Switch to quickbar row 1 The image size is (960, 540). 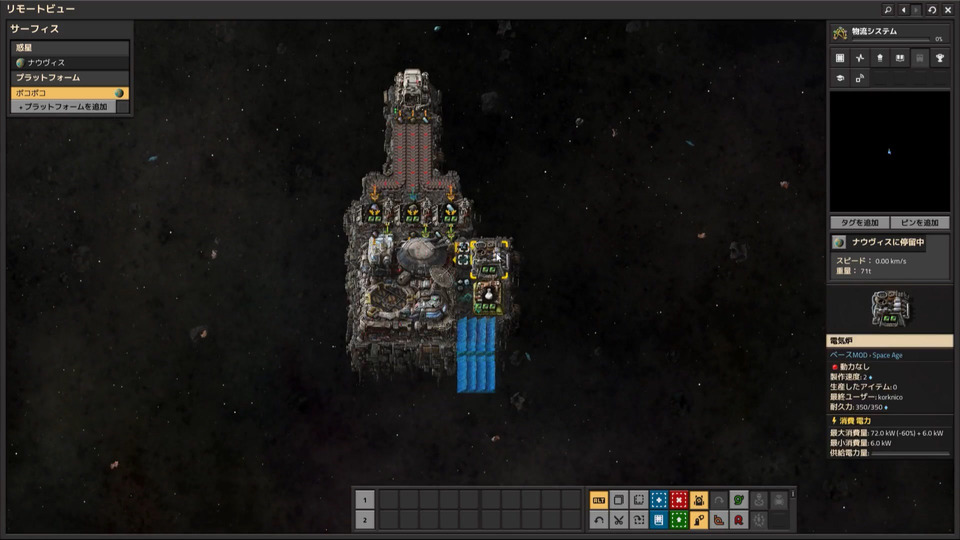[x=366, y=500]
